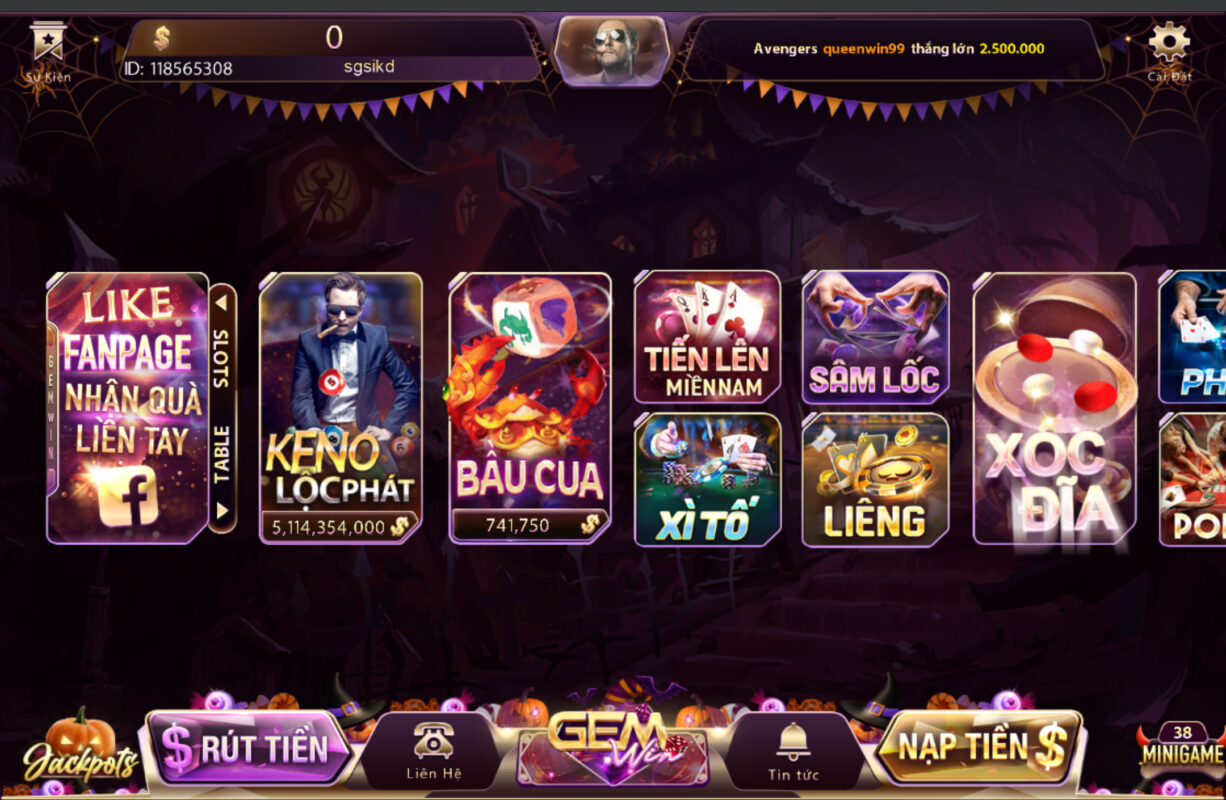Select the Sâm Lốc game tile
This screenshot has width=1226, height=800.
[875, 337]
